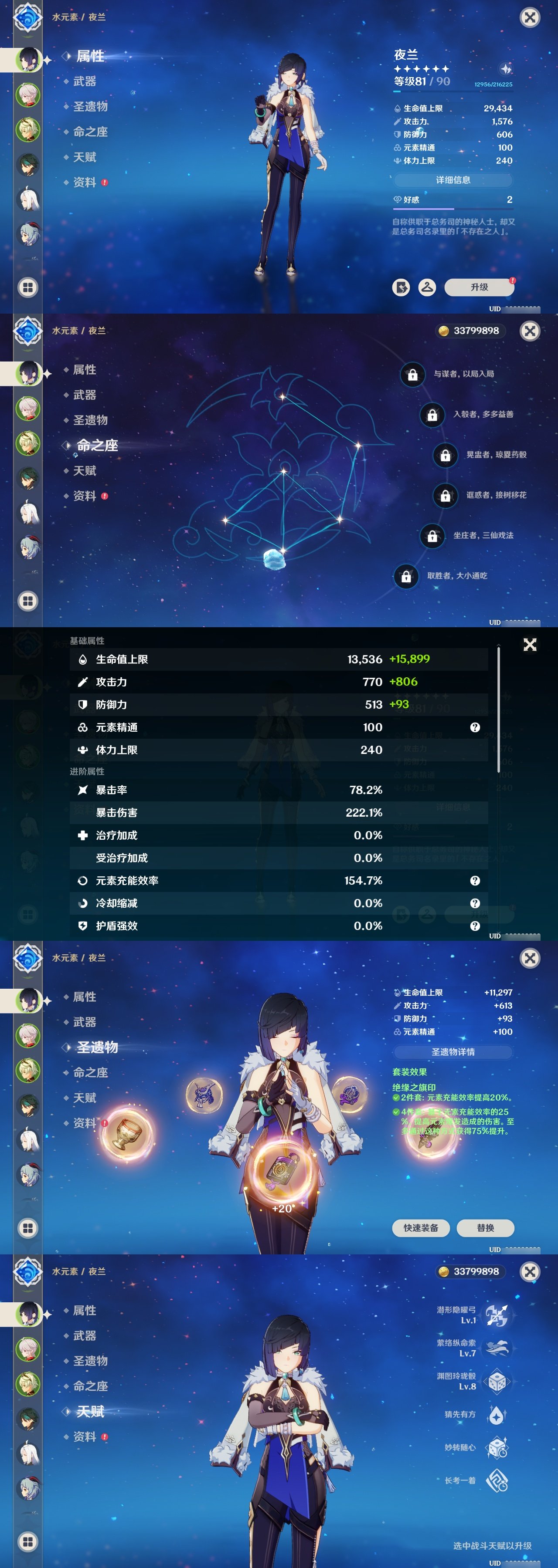The height and width of the screenshot is (1568, 558).
Task: Click the character outfit icon next to 升级
Action: pyautogui.click(x=428, y=287)
